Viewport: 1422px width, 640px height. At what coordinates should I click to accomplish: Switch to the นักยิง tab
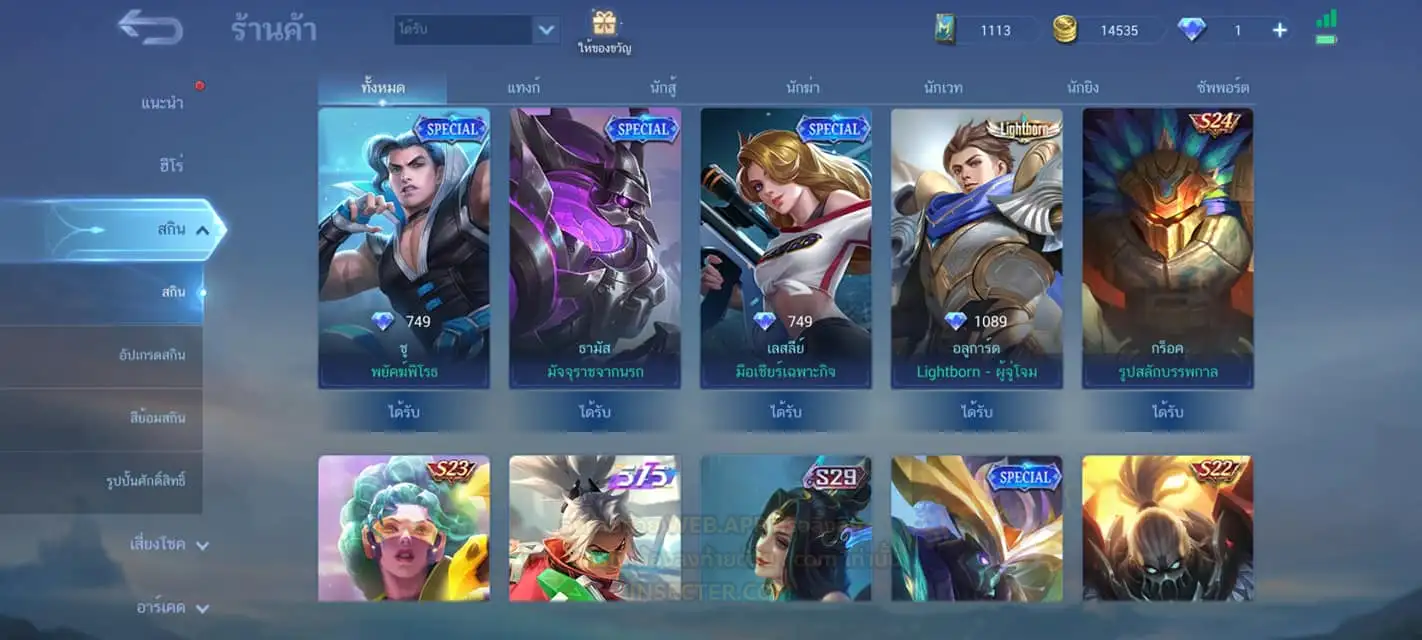pyautogui.click(x=1083, y=88)
